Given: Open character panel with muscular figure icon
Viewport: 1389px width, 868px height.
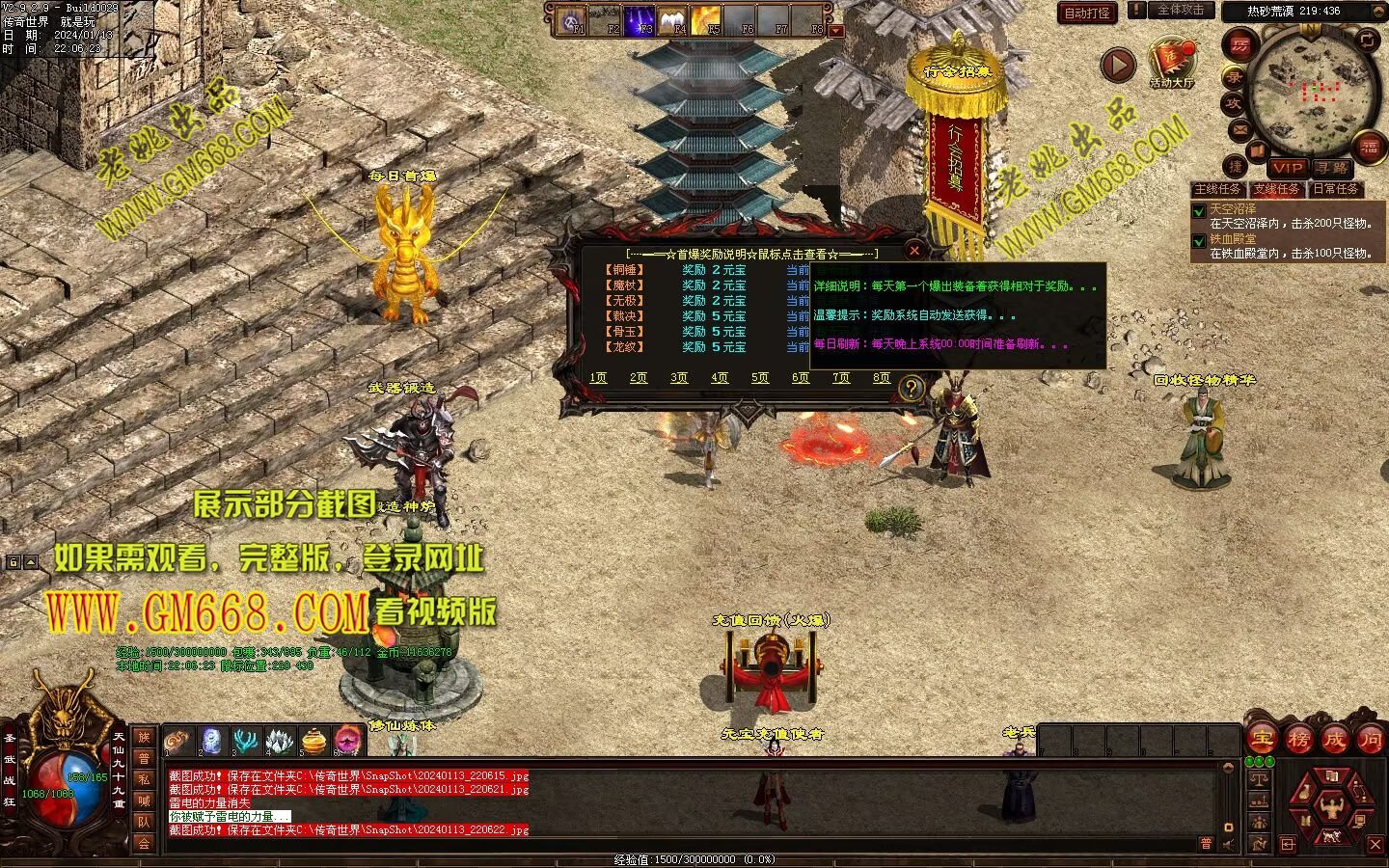Looking at the screenshot, I should (x=1332, y=804).
